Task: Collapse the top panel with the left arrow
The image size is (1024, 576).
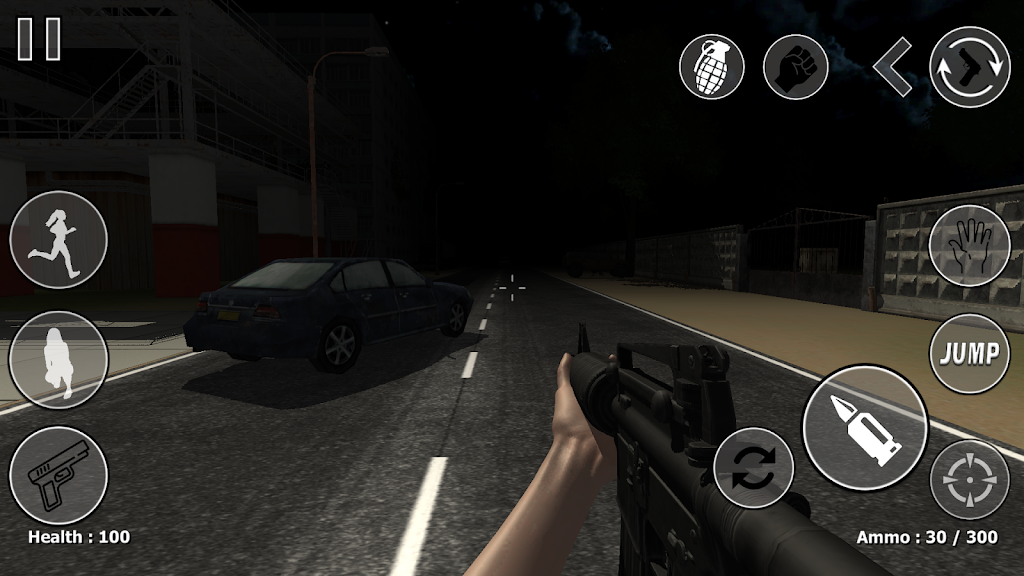Action: click(891, 67)
